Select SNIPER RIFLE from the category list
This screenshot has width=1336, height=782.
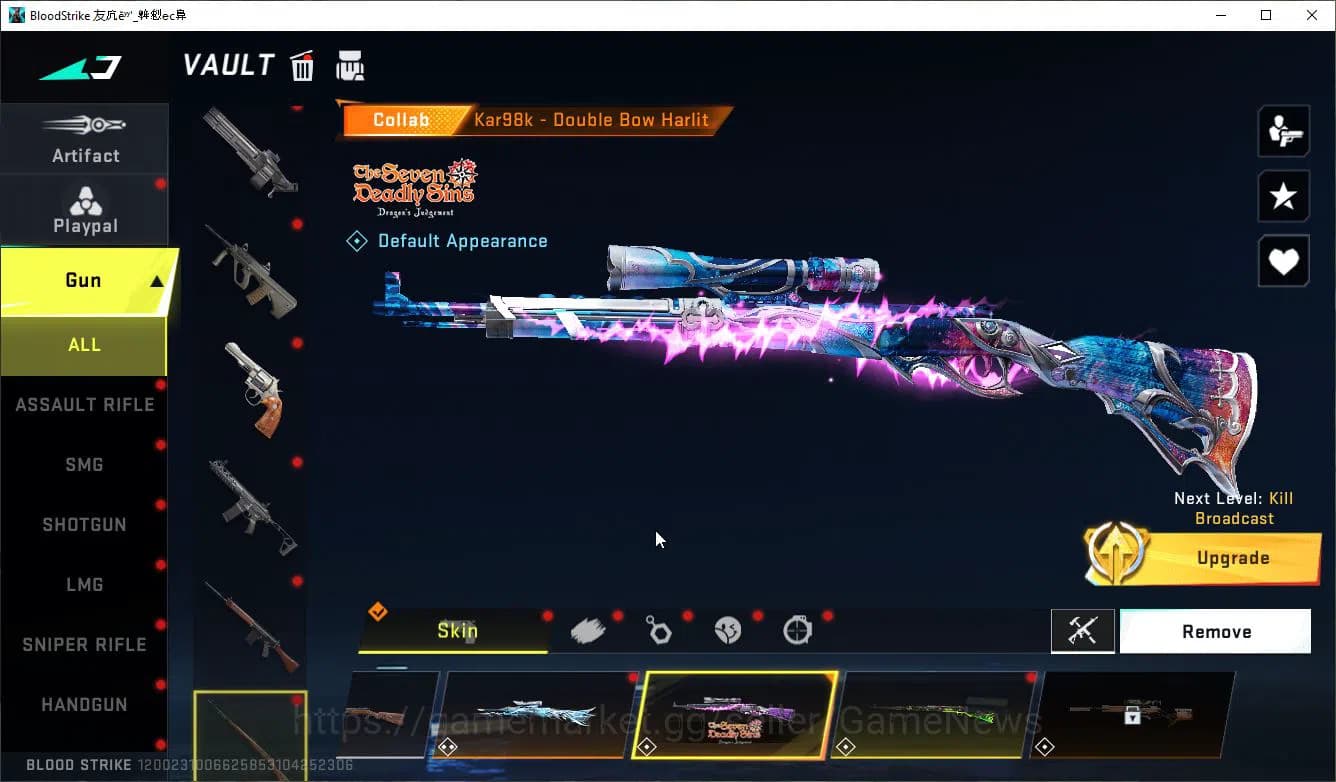point(84,644)
